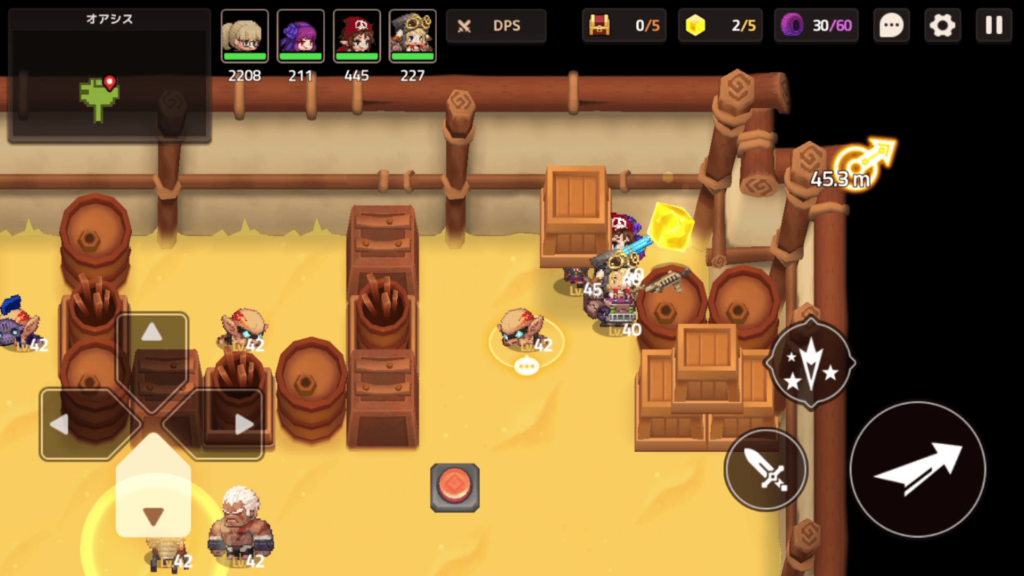Open the chat speech bubble
This screenshot has height=576, width=1024.
point(890,26)
